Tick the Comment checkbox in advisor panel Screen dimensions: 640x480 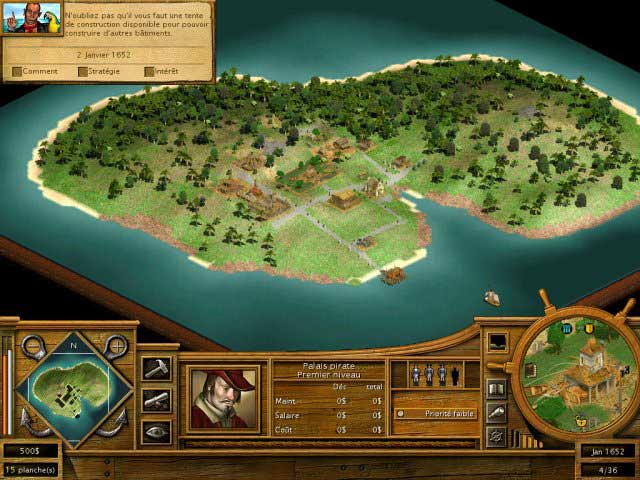[x=17, y=72]
